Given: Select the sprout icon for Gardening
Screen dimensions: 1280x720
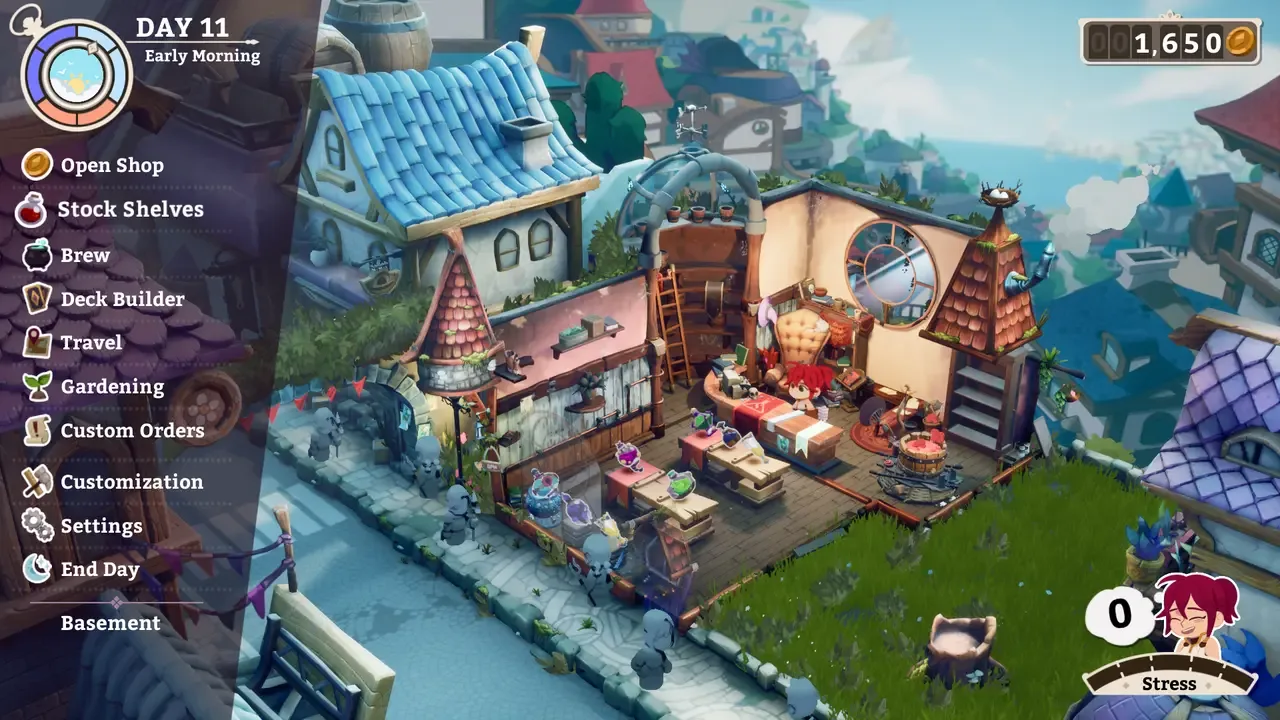Looking at the screenshot, I should point(36,386).
